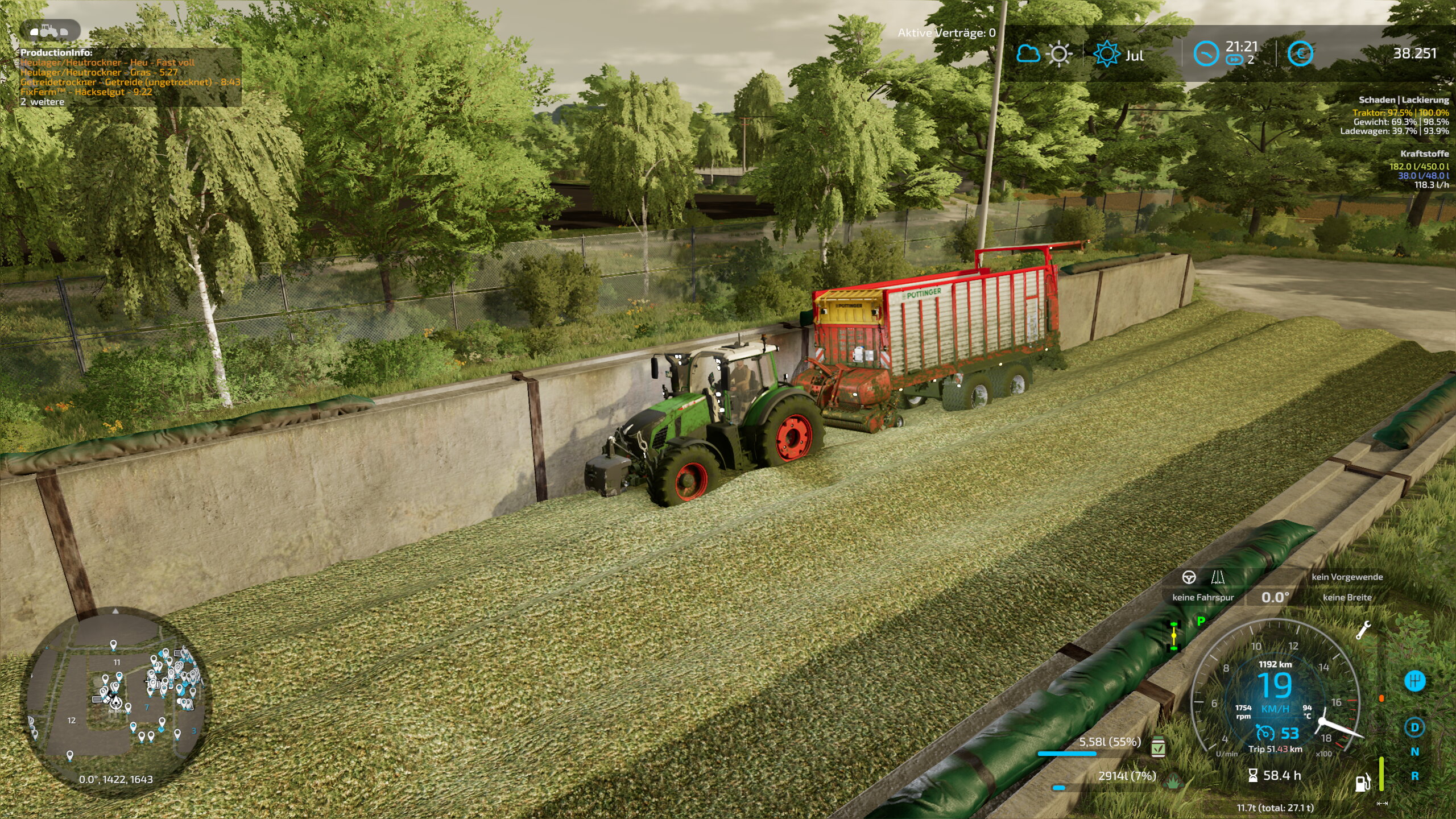Click the wrench maintenance icon
The width and height of the screenshot is (1456, 819).
click(1363, 630)
